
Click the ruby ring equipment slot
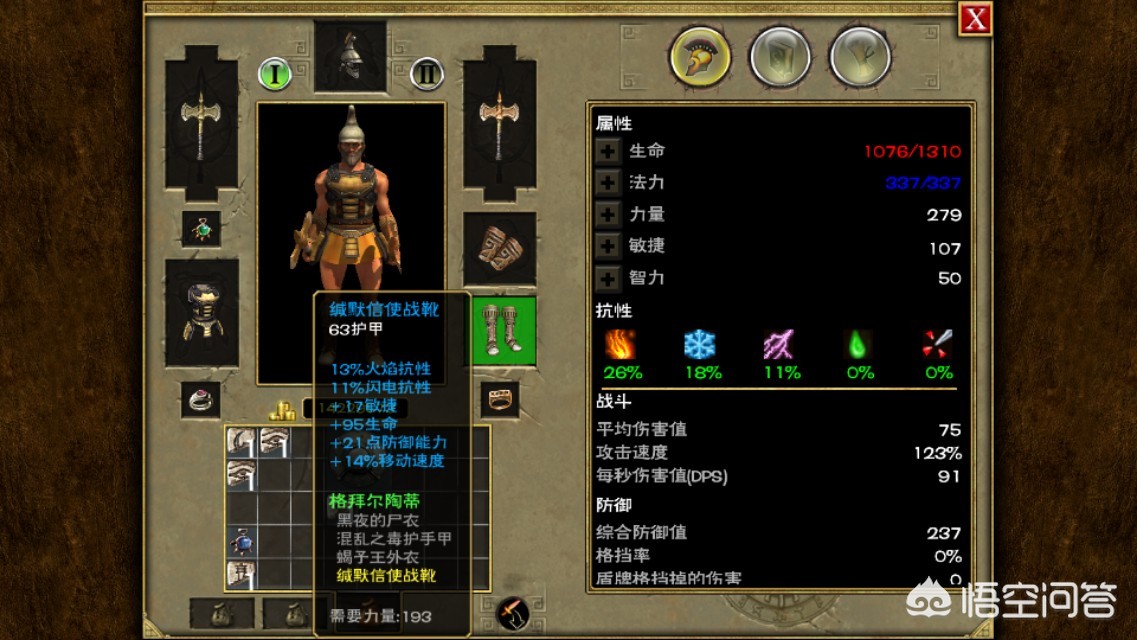201,399
